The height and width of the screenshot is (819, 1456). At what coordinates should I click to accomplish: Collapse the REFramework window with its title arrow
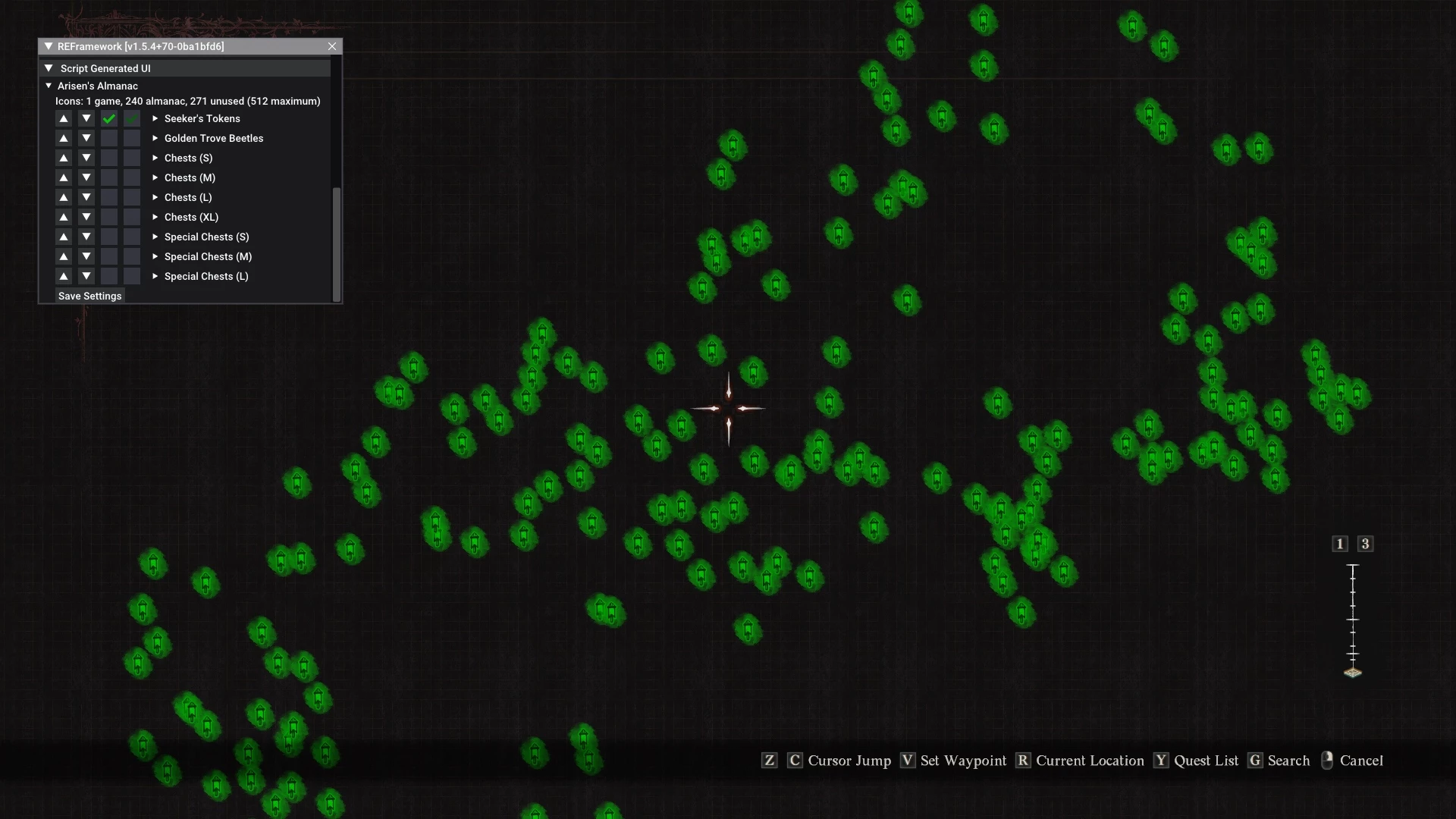coord(49,46)
